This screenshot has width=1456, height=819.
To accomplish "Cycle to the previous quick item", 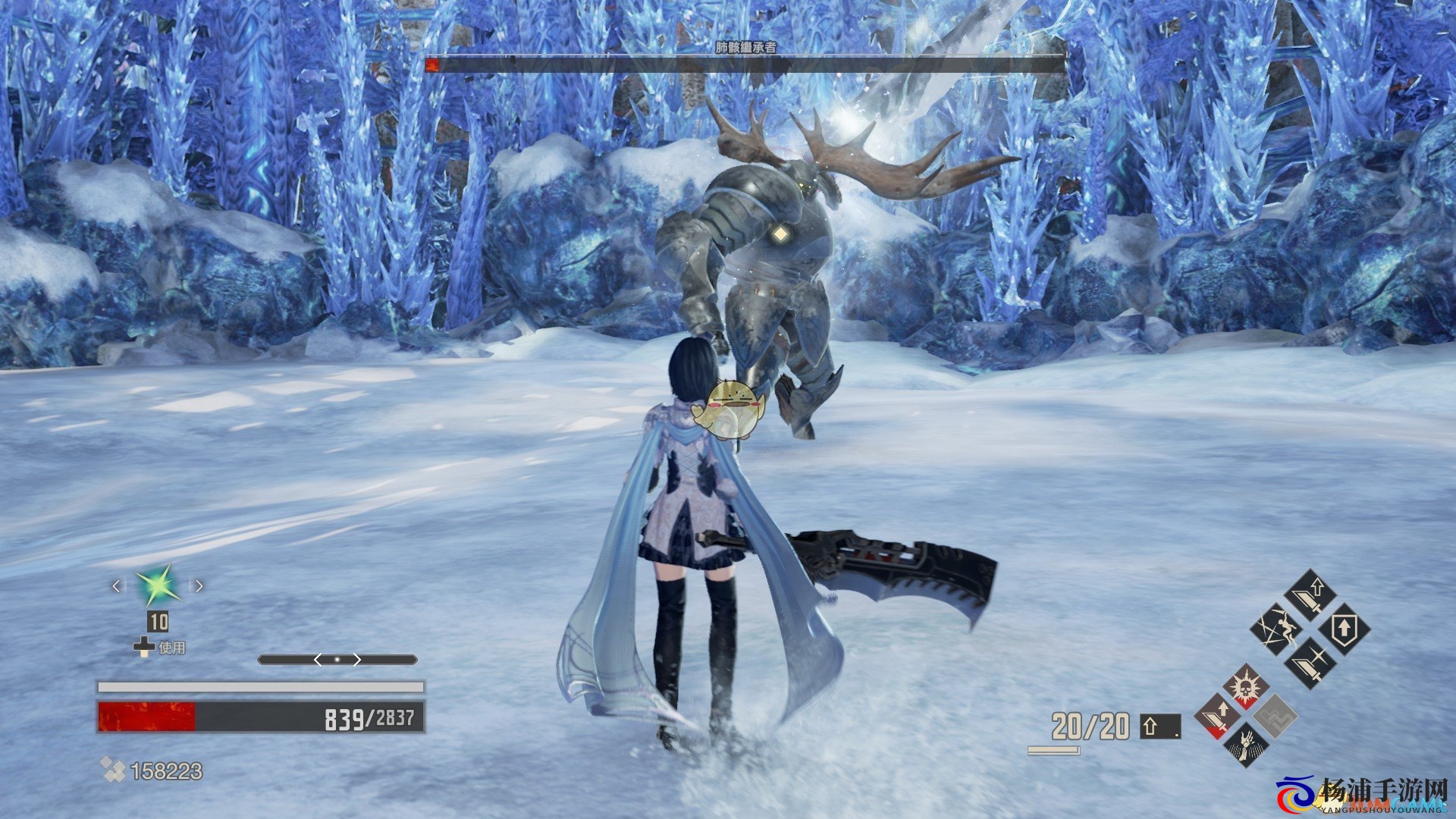I will pos(116,585).
